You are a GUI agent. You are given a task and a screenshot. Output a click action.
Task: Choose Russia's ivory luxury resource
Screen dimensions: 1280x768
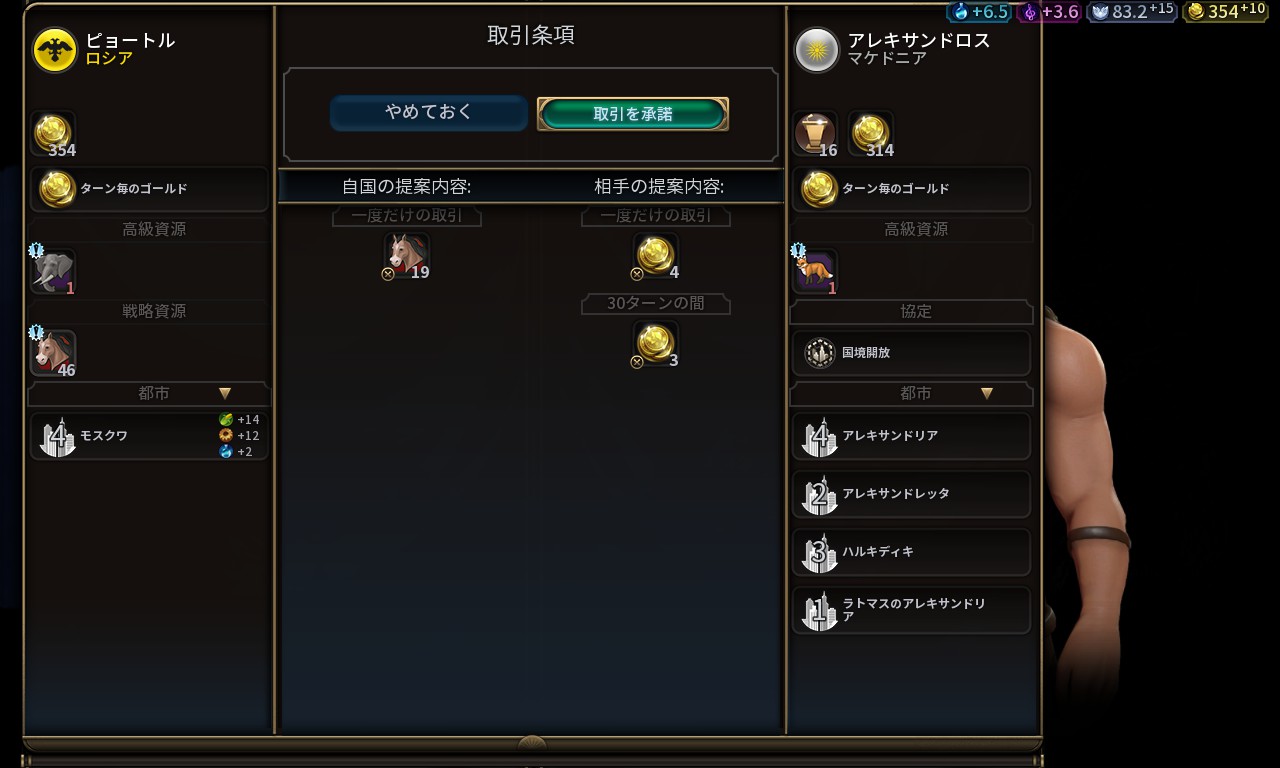[x=53, y=271]
